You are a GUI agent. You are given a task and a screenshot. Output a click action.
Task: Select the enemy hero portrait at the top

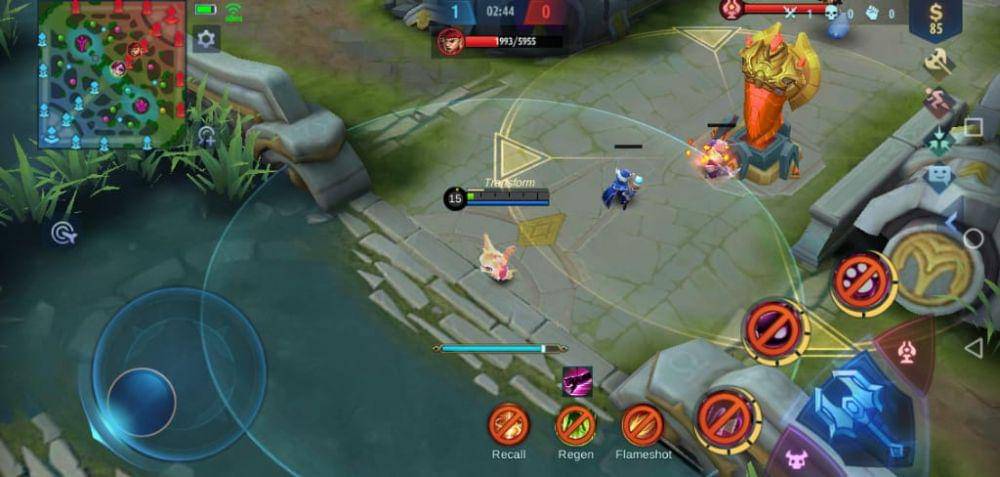click(x=450, y=42)
